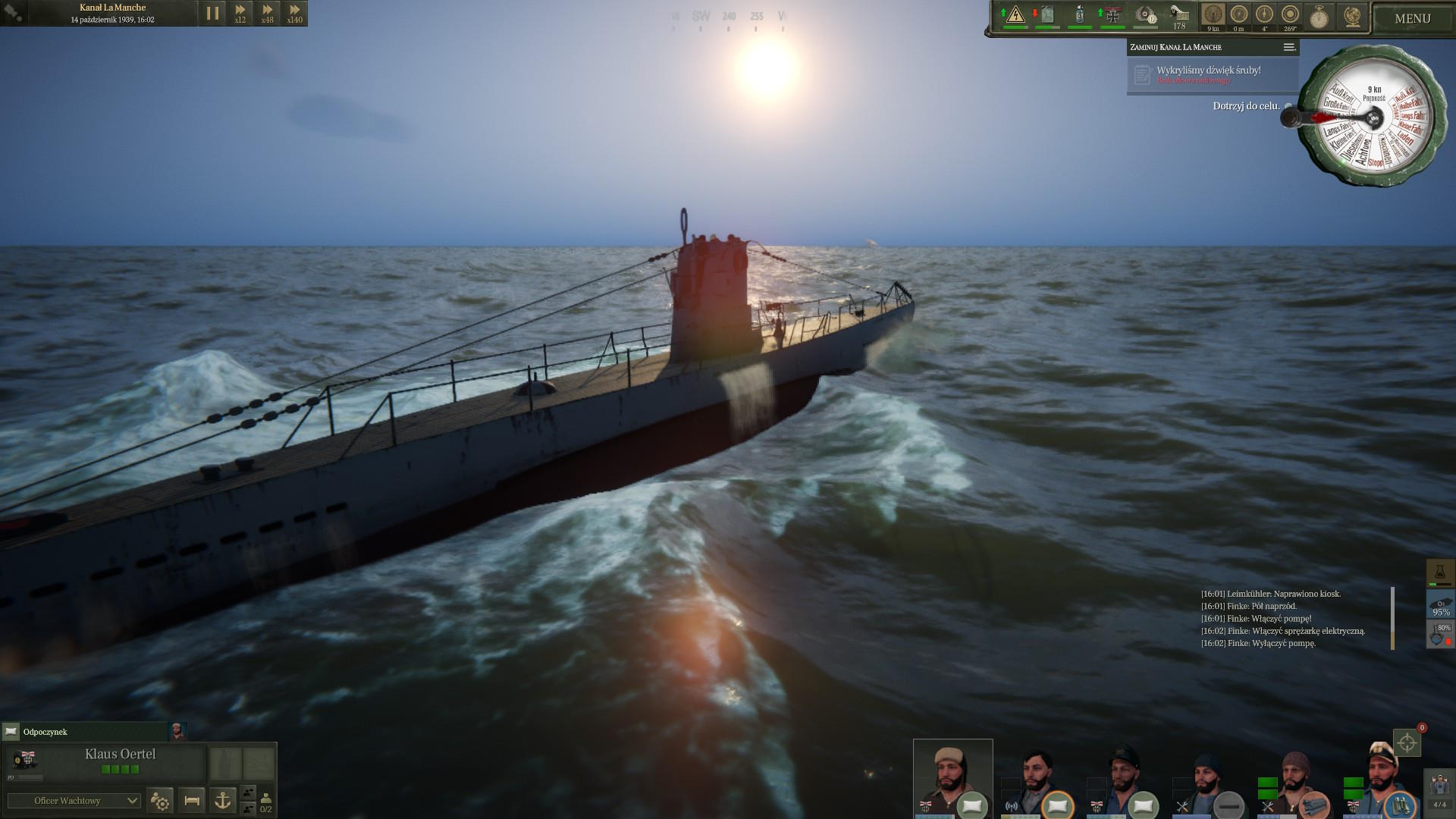Expand the Zaminuj Kanał La Manche objective list
Screen dimensions: 1456x819
click(x=1288, y=47)
